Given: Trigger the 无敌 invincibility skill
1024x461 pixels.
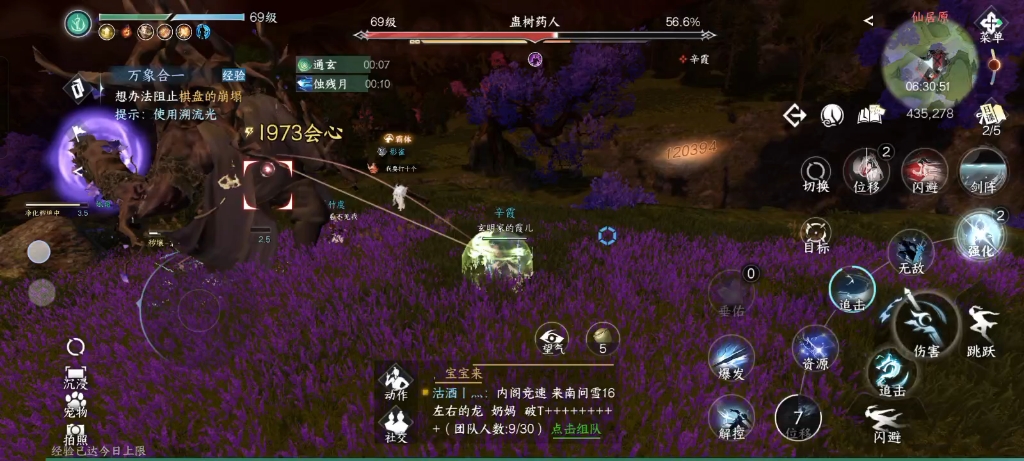Looking at the screenshot, I should tap(910, 250).
